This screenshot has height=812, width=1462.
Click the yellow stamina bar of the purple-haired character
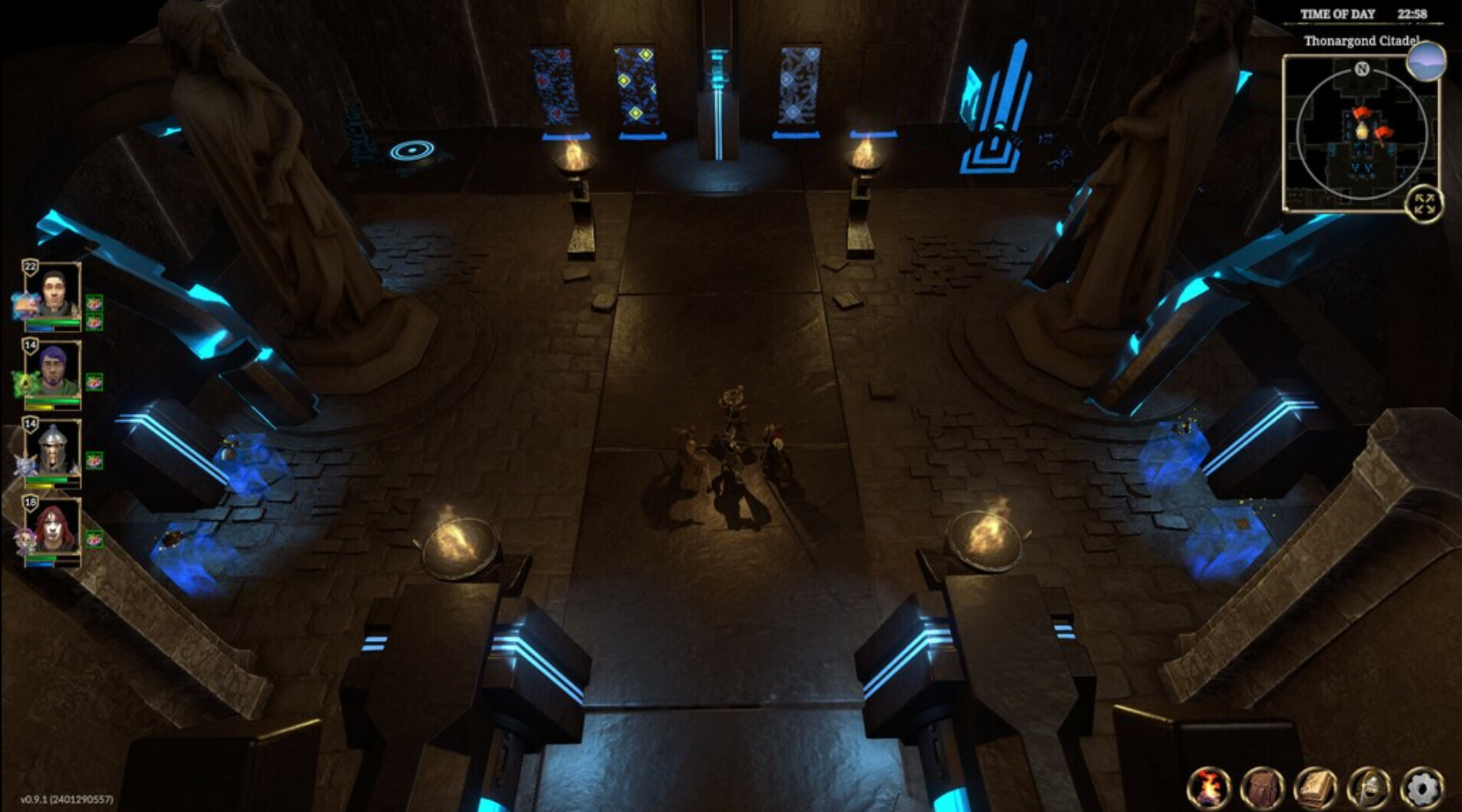[39, 408]
